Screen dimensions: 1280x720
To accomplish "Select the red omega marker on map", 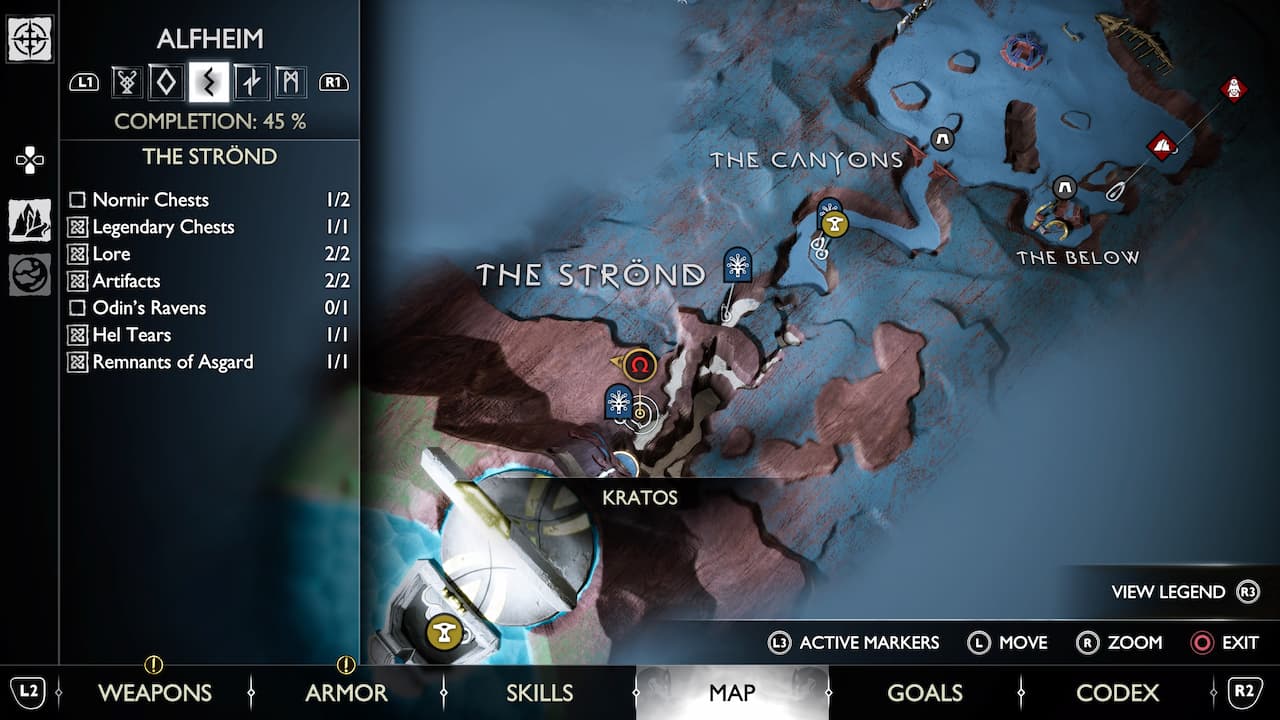I will click(x=640, y=366).
